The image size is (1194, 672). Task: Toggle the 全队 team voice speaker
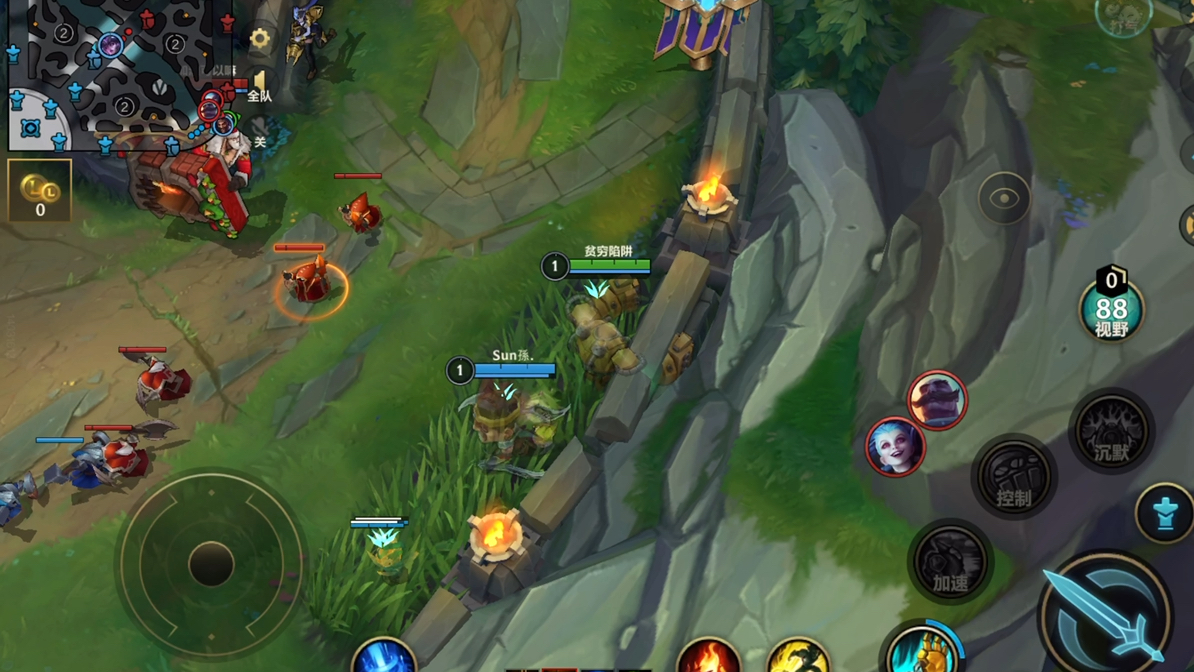point(259,86)
